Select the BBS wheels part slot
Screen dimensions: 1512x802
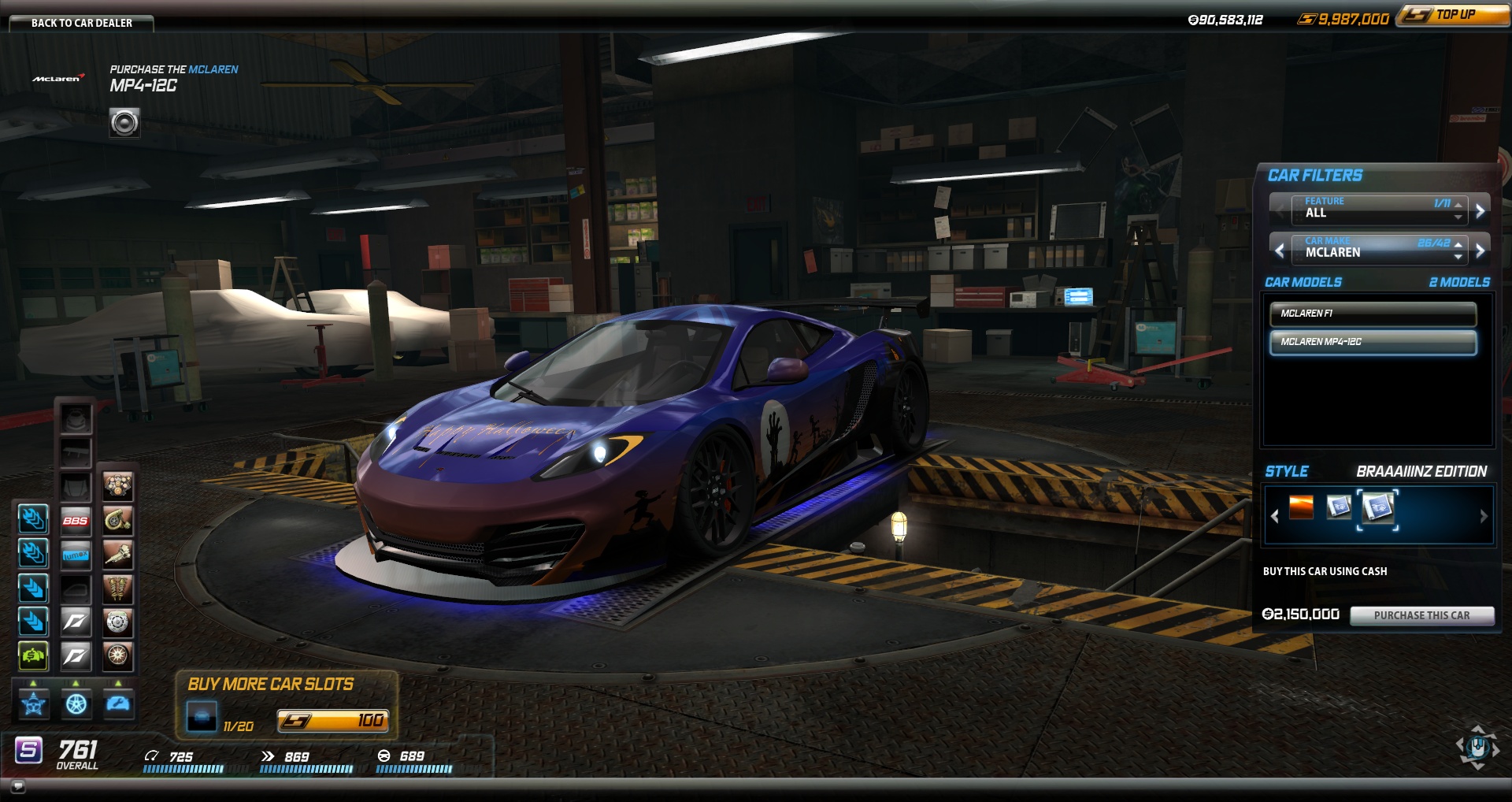point(76,521)
